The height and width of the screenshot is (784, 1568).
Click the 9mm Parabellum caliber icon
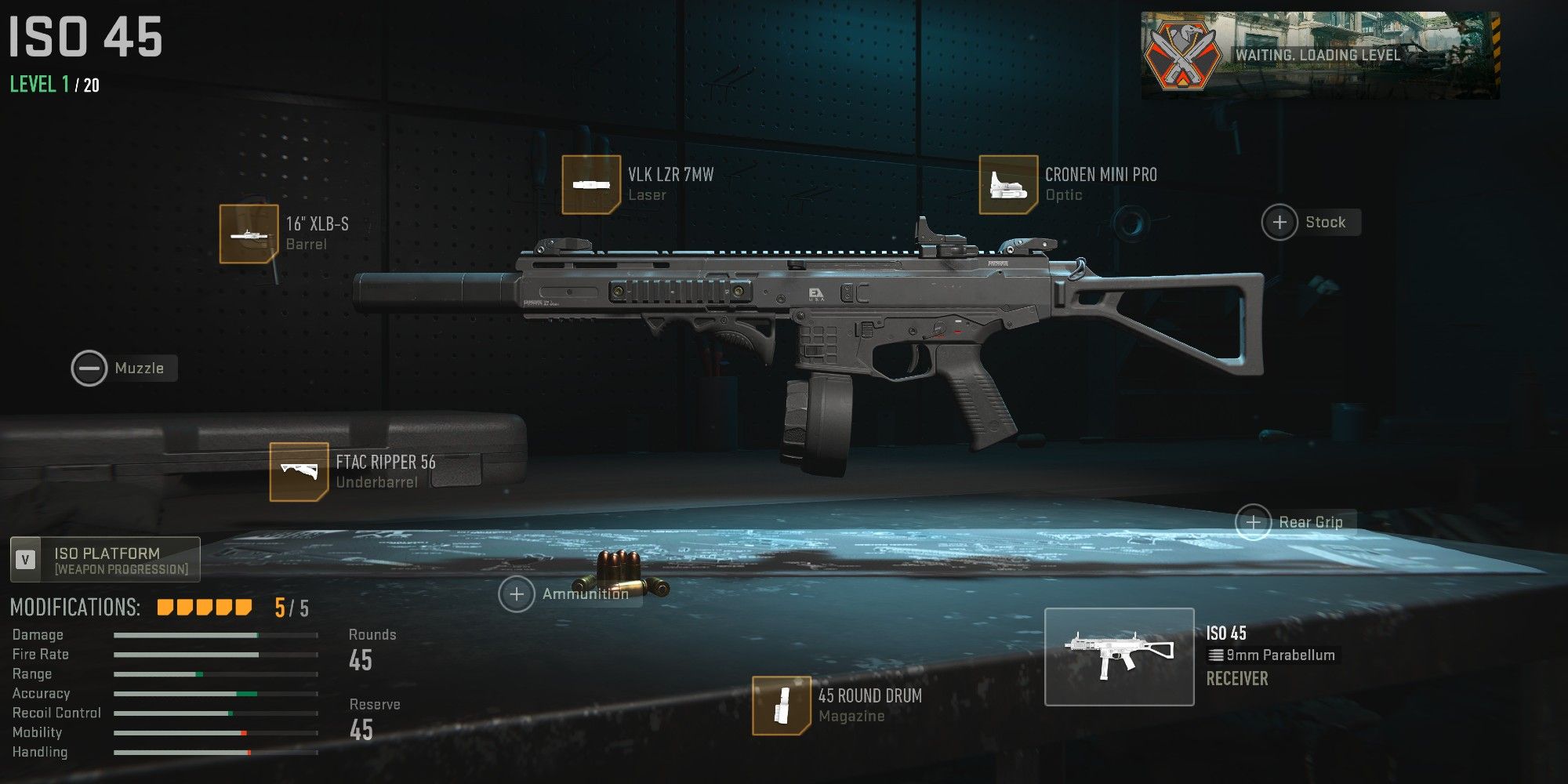pos(1218,655)
